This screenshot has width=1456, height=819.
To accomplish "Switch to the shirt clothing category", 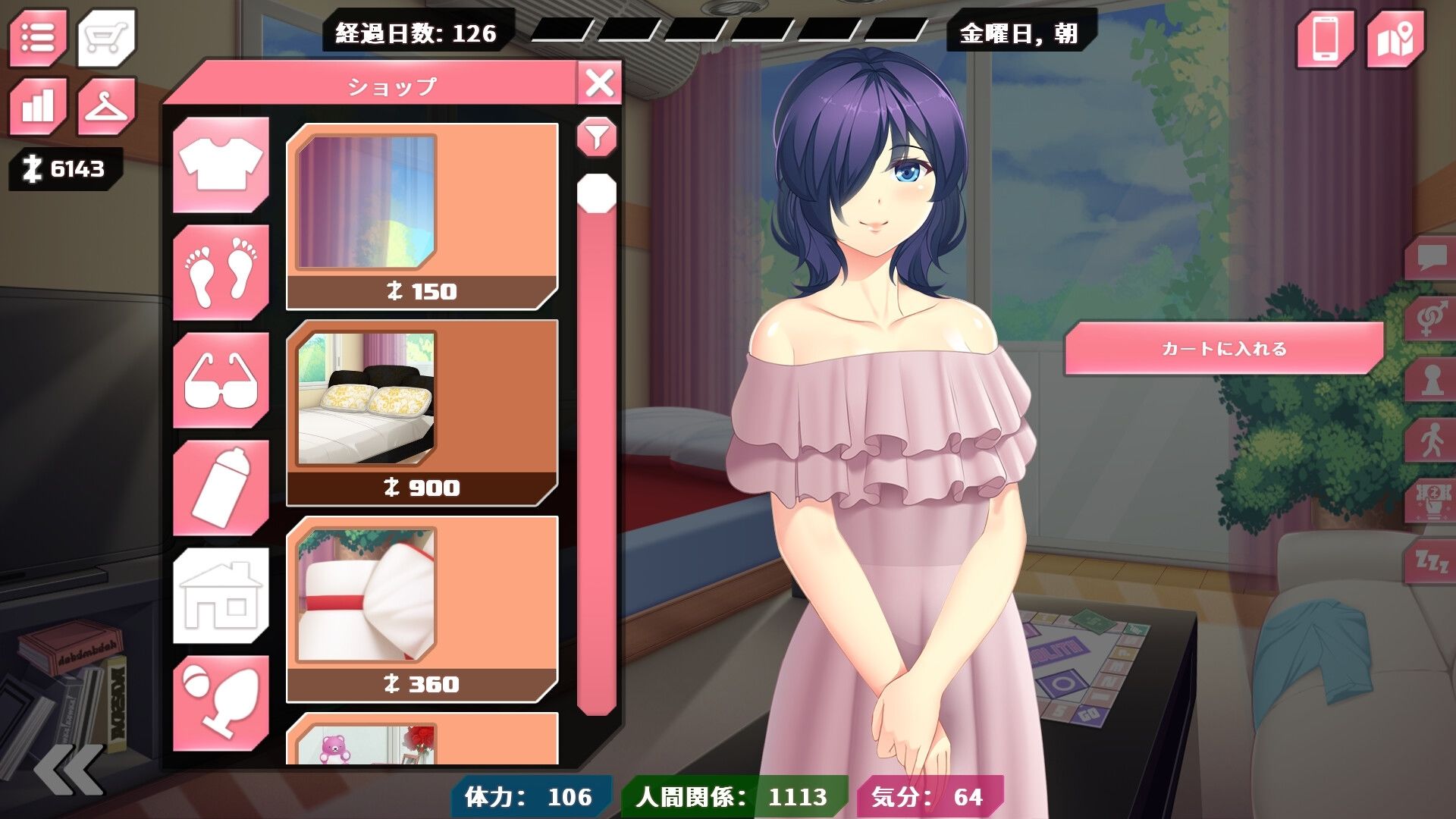I will tap(221, 165).
